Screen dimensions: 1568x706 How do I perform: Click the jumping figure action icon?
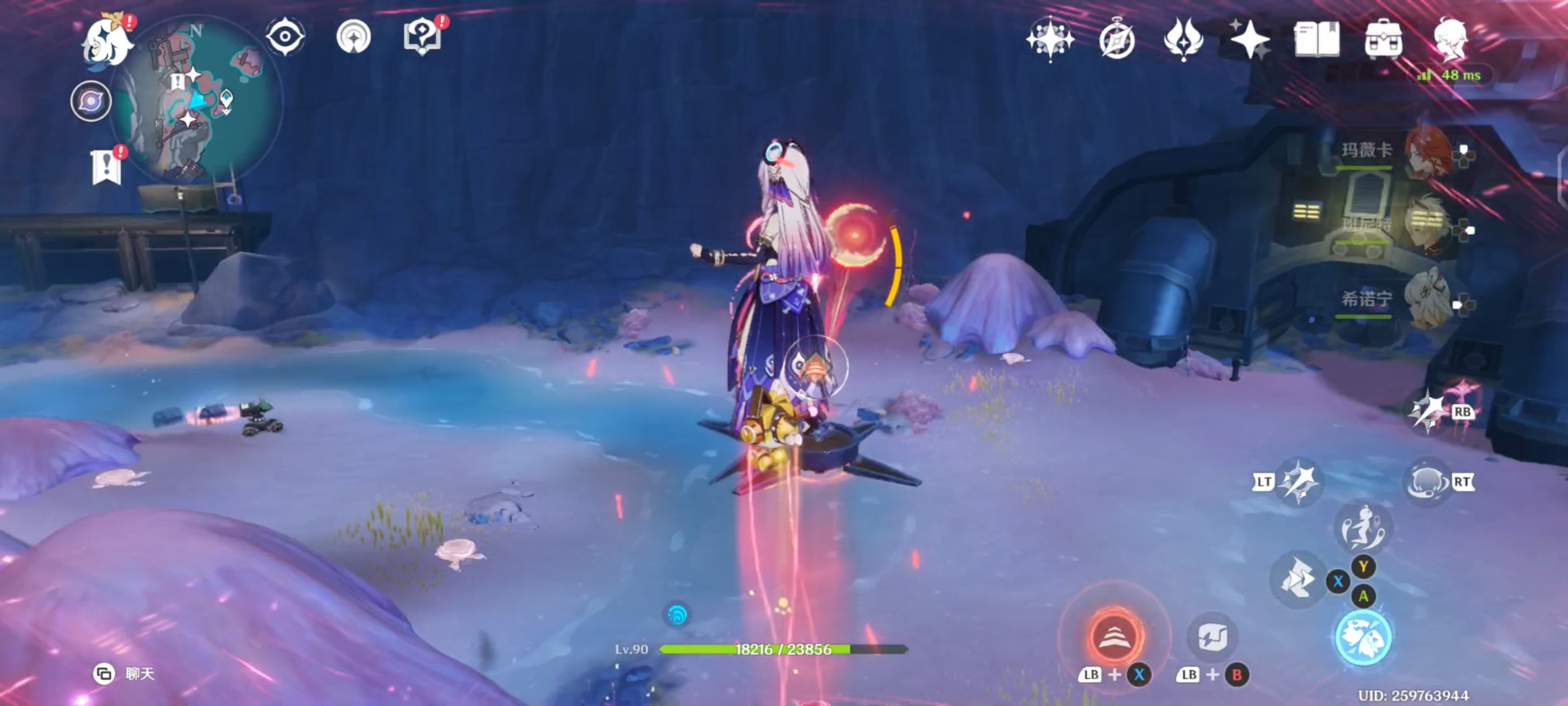(x=1363, y=527)
